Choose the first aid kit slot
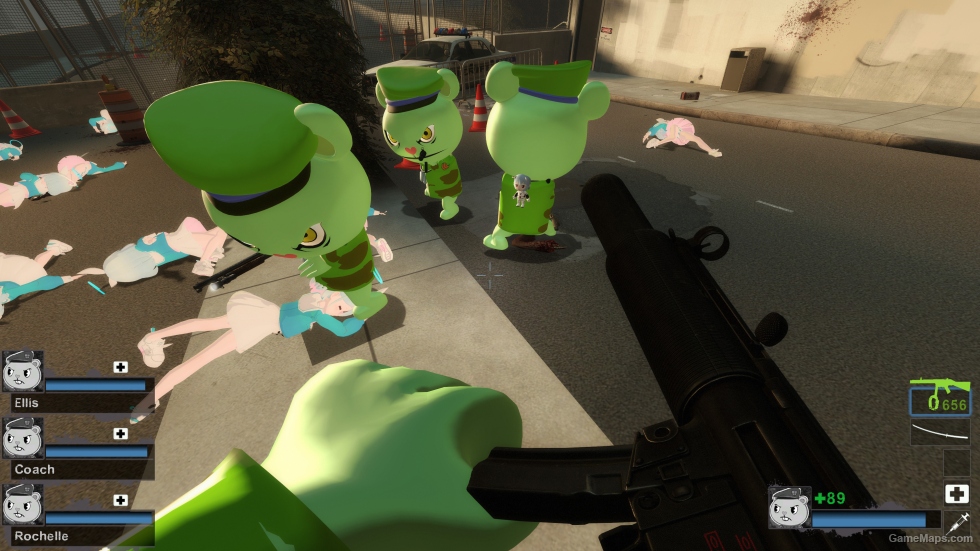This screenshot has width=980, height=551. 955,493
